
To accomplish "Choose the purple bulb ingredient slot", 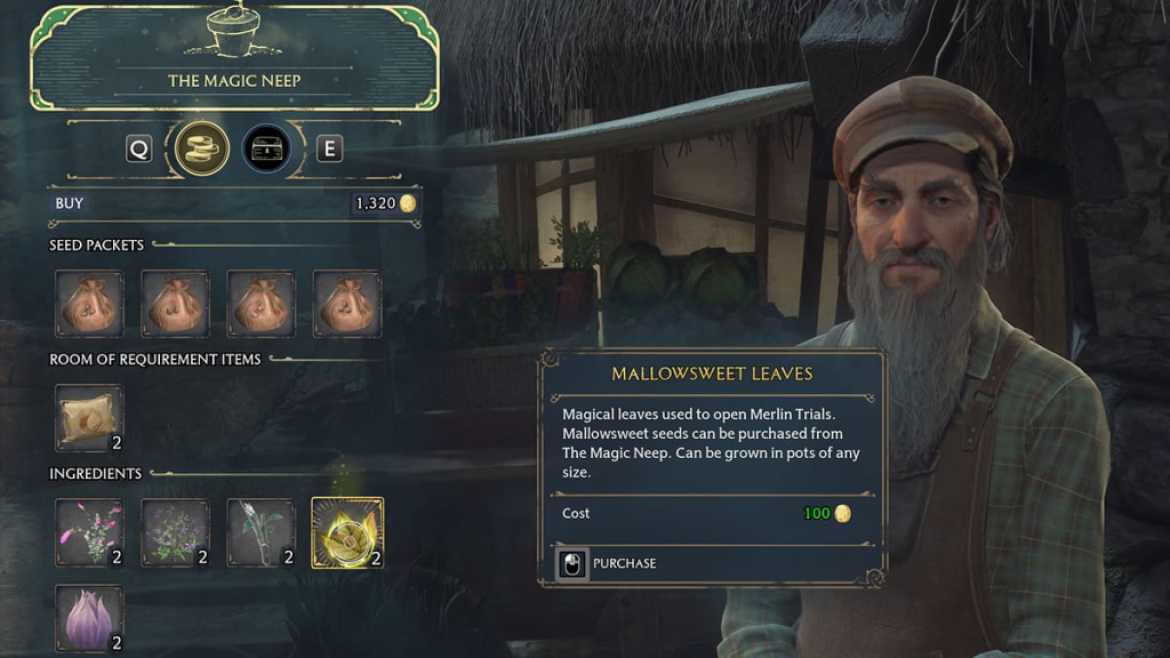I will tap(89, 618).
